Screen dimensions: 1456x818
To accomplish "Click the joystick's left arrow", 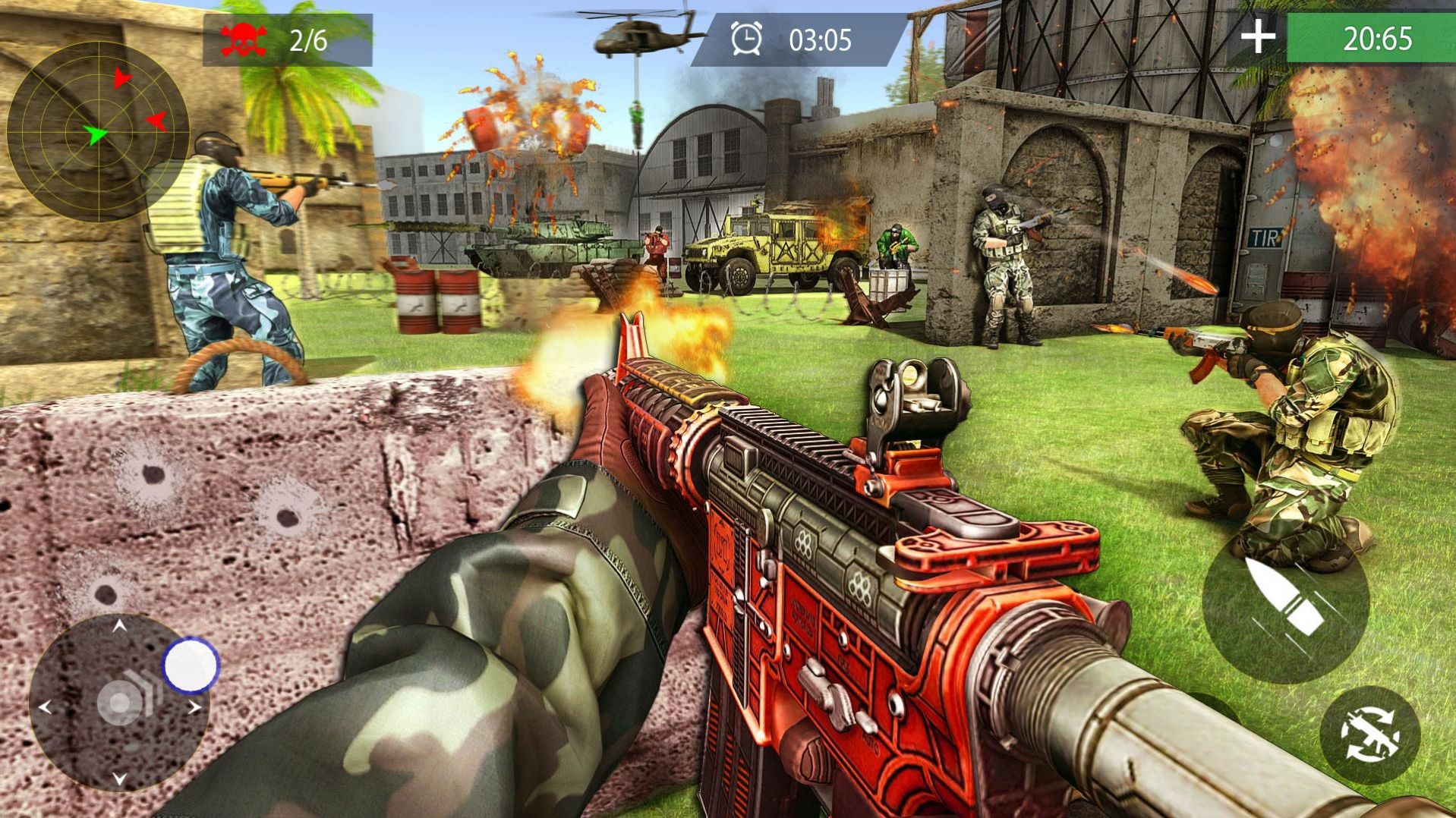I will pos(44,708).
